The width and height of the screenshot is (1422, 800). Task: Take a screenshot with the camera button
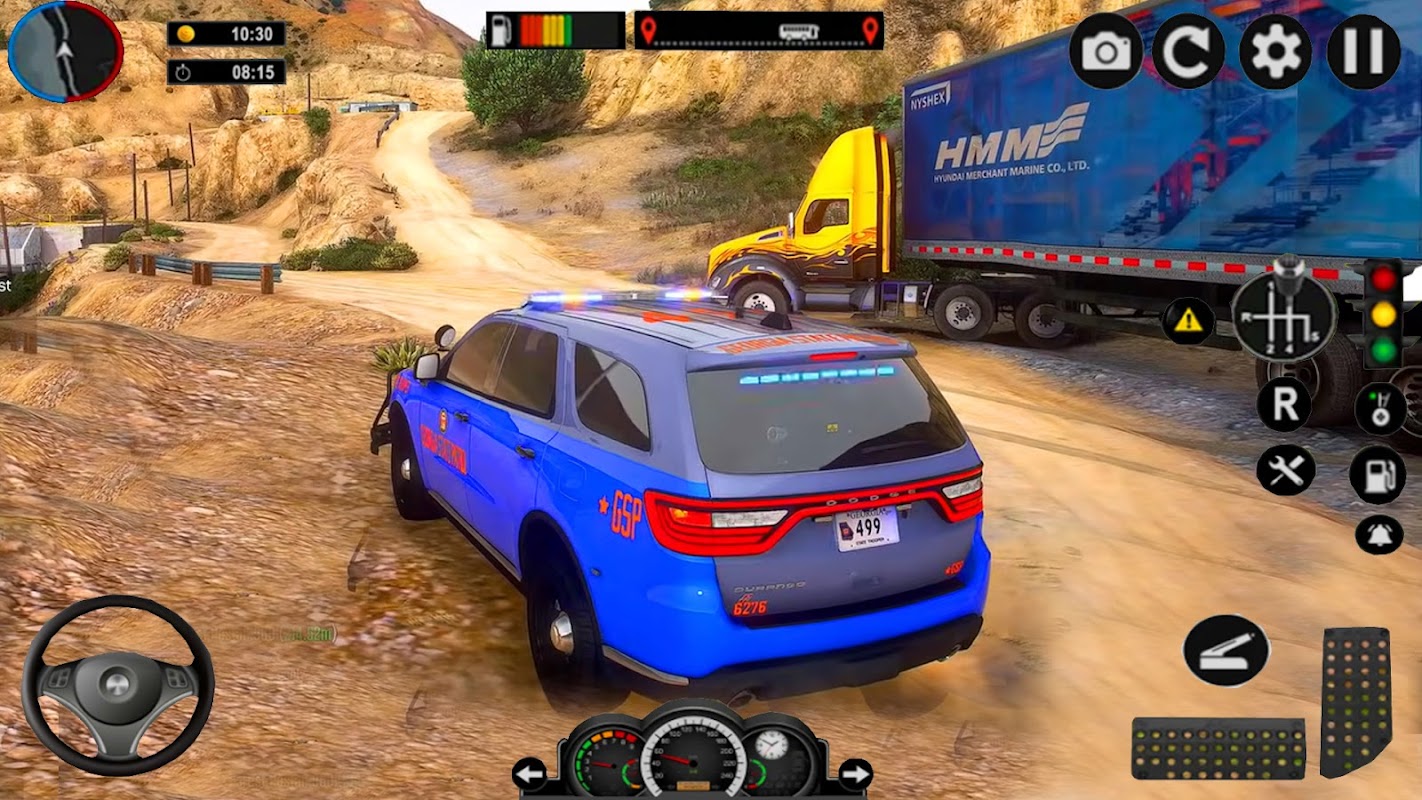1105,51
